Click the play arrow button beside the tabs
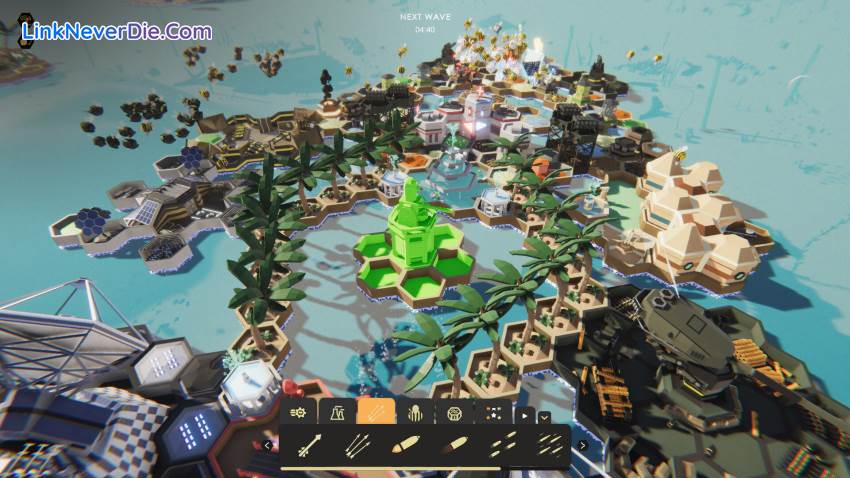 click(x=524, y=412)
